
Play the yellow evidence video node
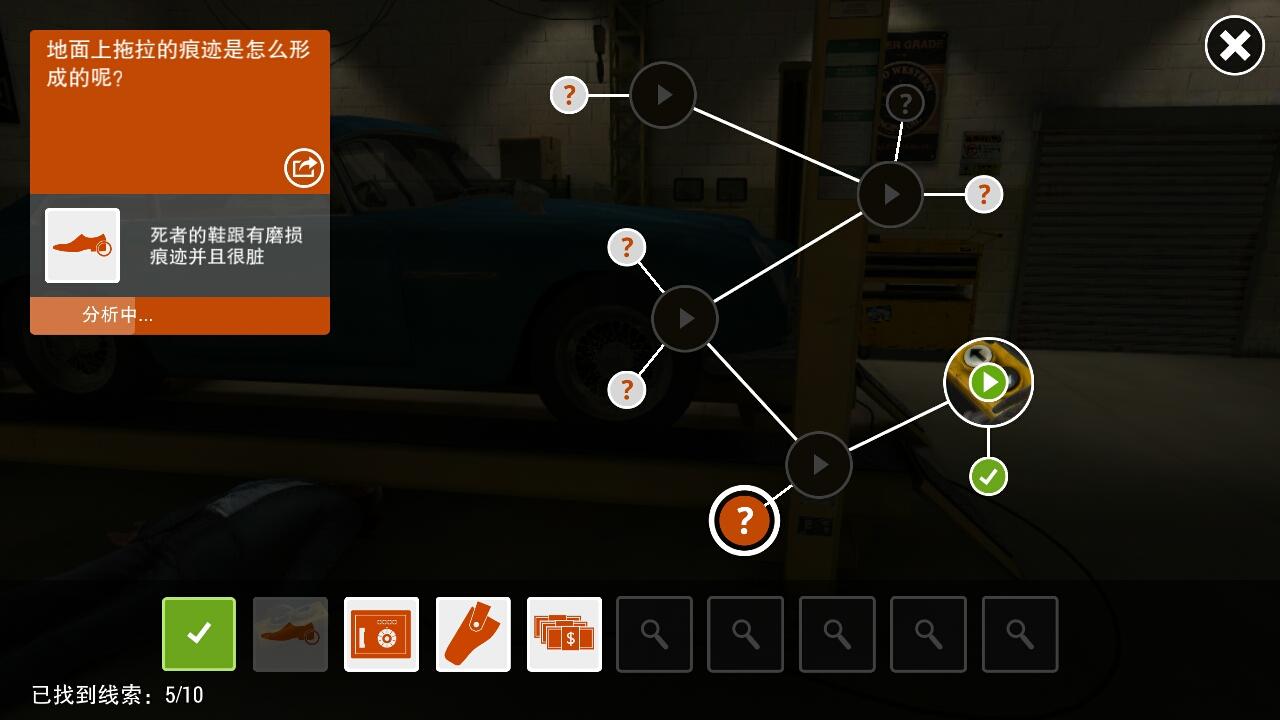point(988,382)
